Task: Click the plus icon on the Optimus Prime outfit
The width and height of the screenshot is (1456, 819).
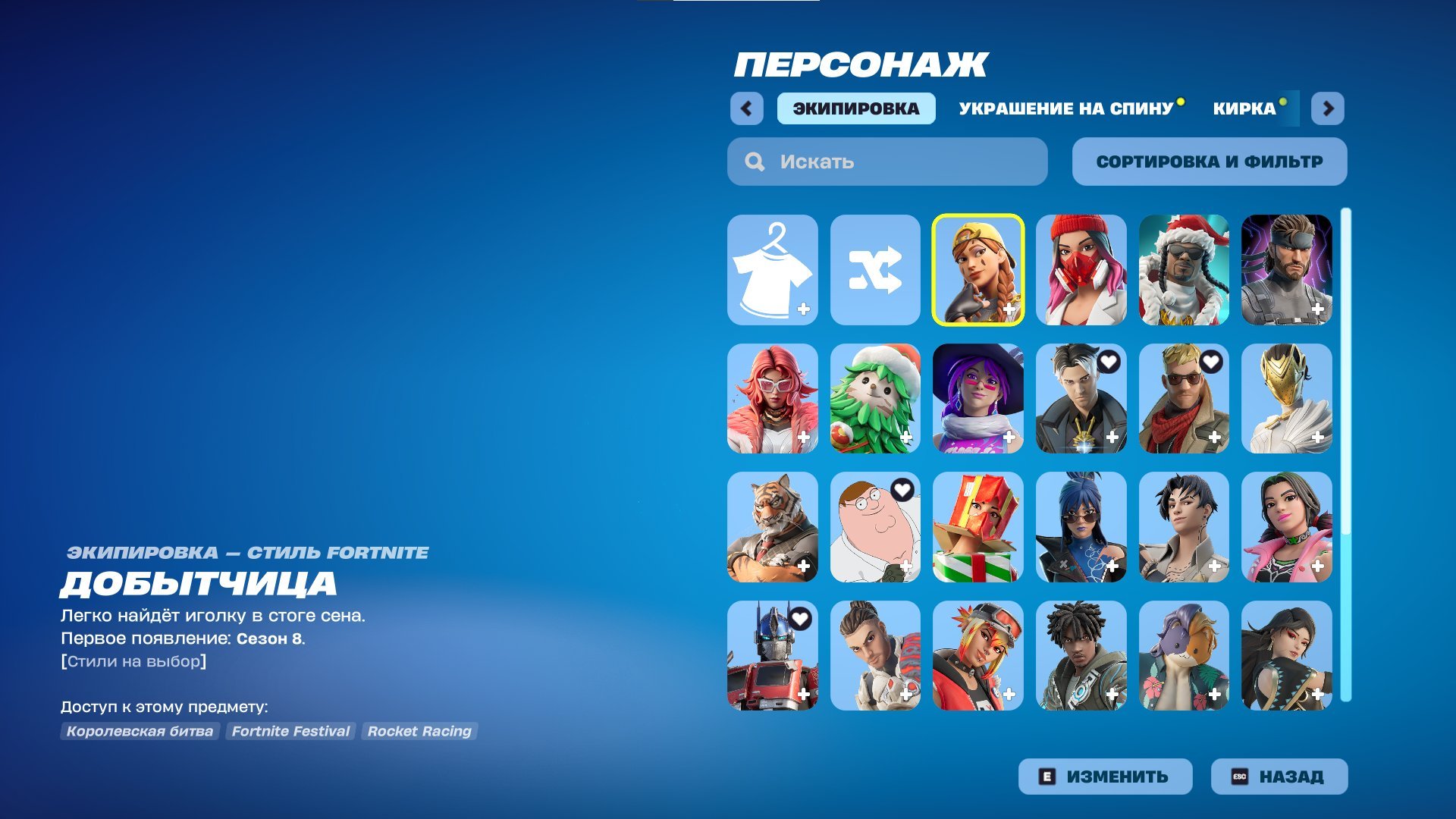Action: coord(804,692)
